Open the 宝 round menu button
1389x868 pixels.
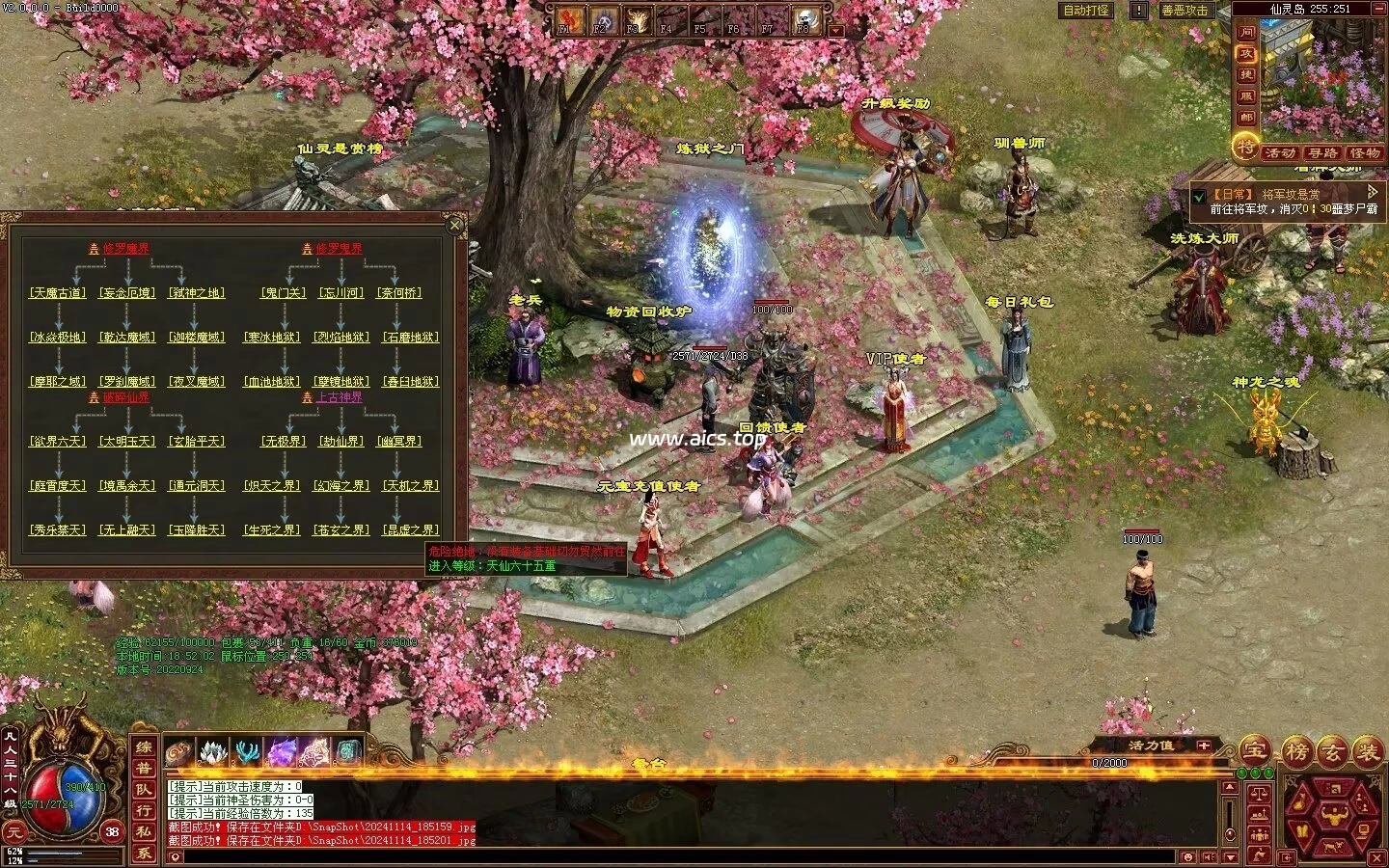coord(1254,750)
